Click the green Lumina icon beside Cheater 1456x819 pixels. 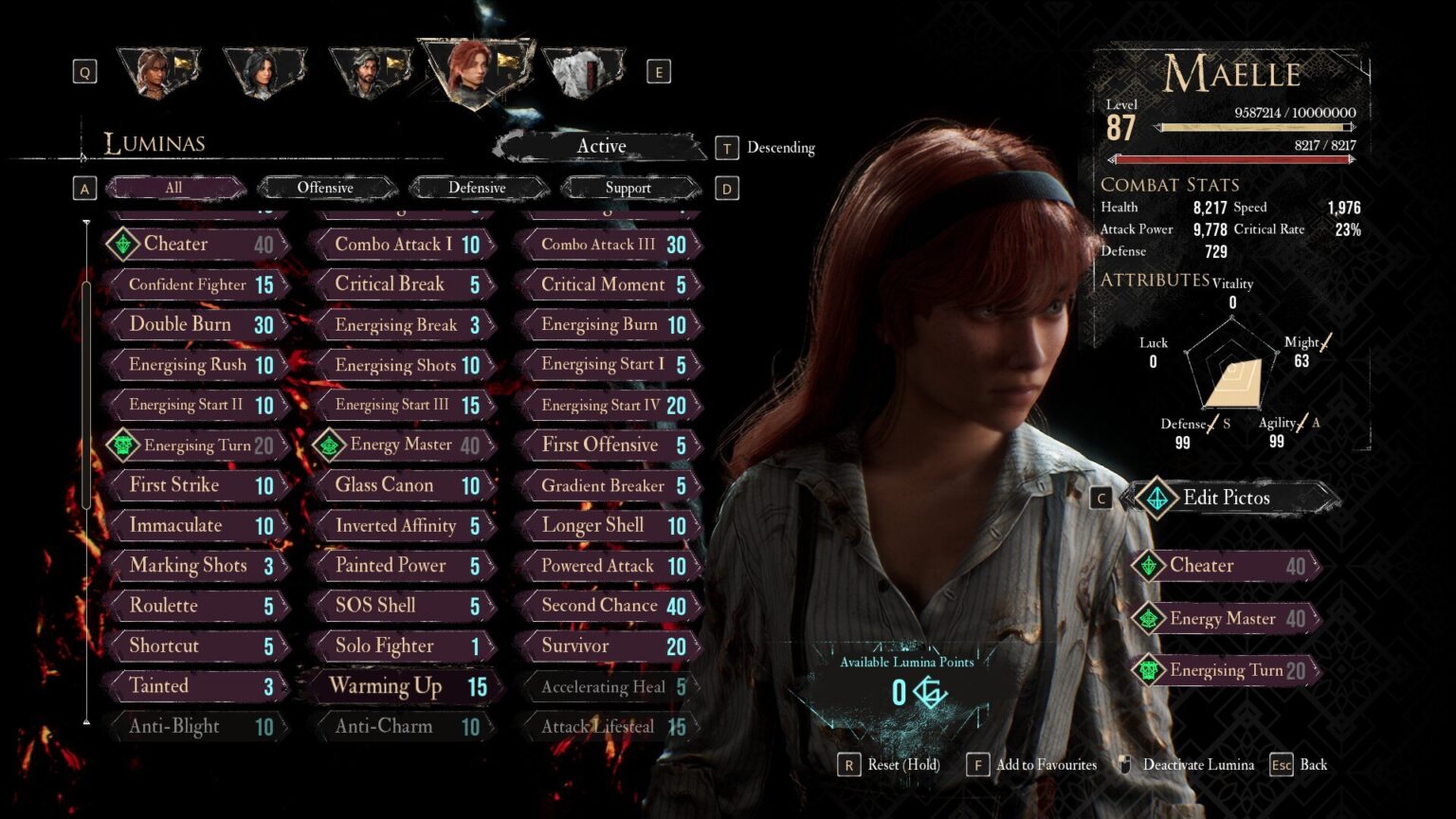pyautogui.click(x=121, y=244)
